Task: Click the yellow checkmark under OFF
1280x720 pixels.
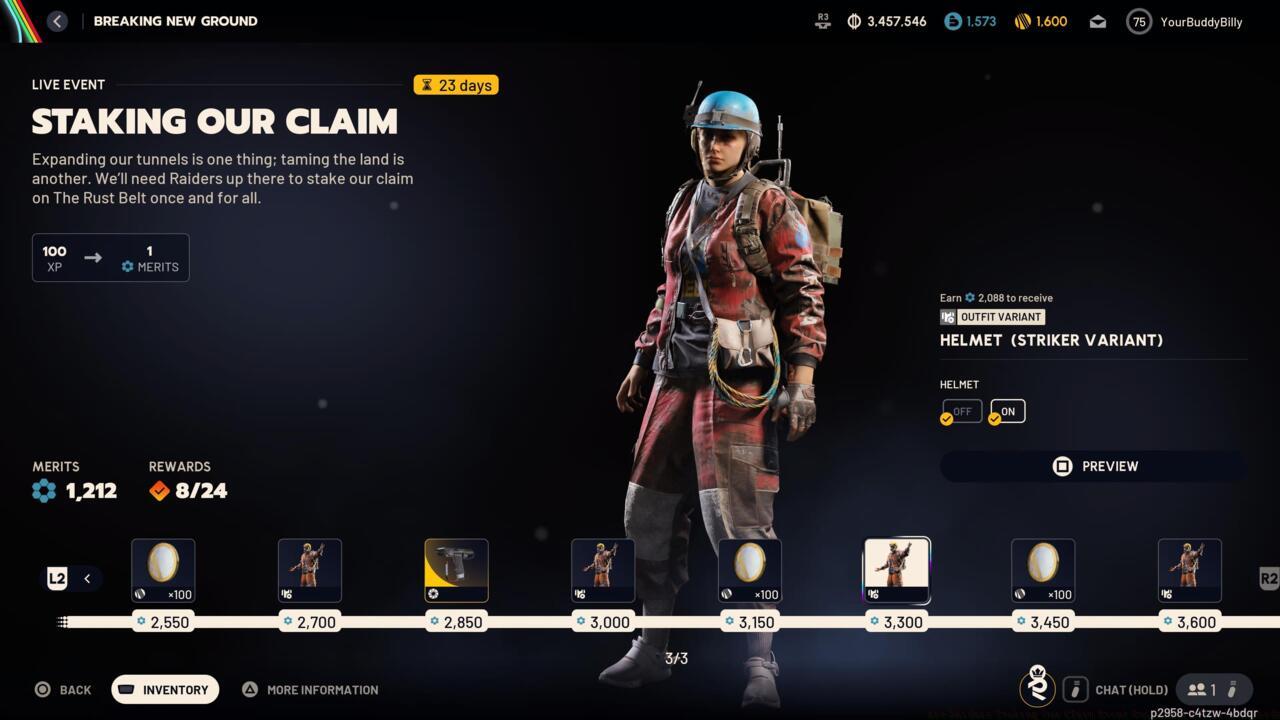Action: (x=946, y=418)
